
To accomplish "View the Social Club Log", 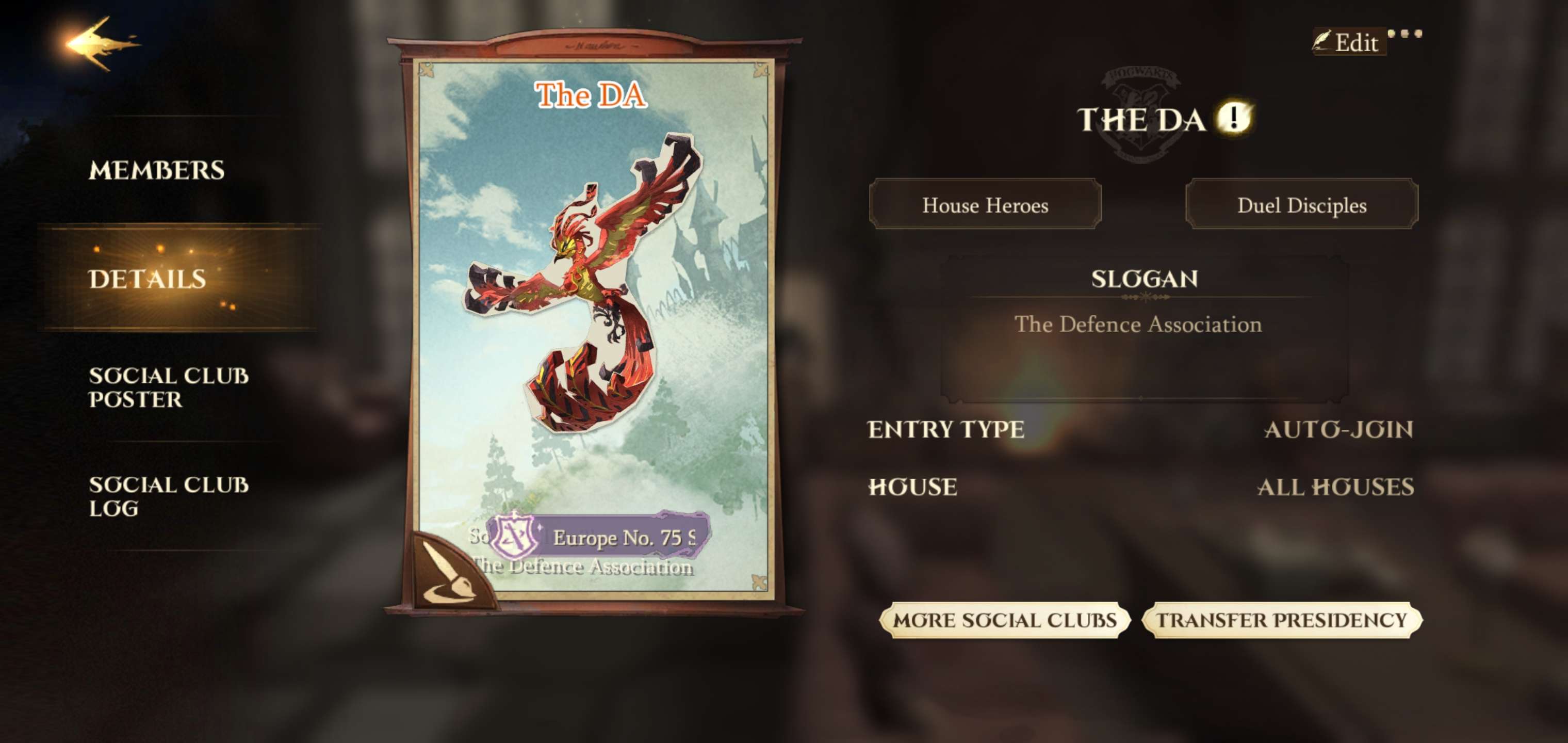I will coord(168,496).
